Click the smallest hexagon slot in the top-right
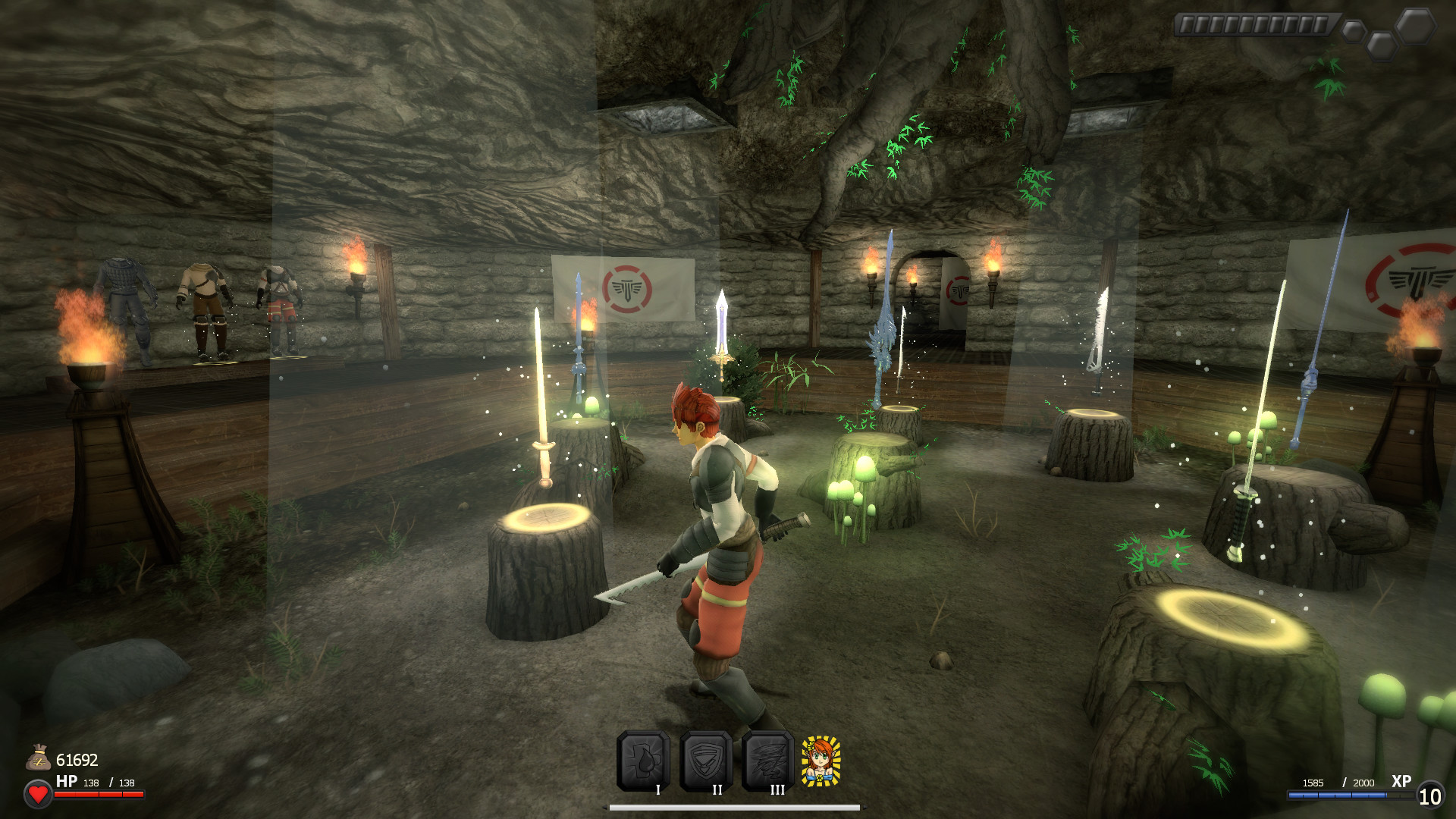Screen dimensions: 1456x819 pos(1356,30)
